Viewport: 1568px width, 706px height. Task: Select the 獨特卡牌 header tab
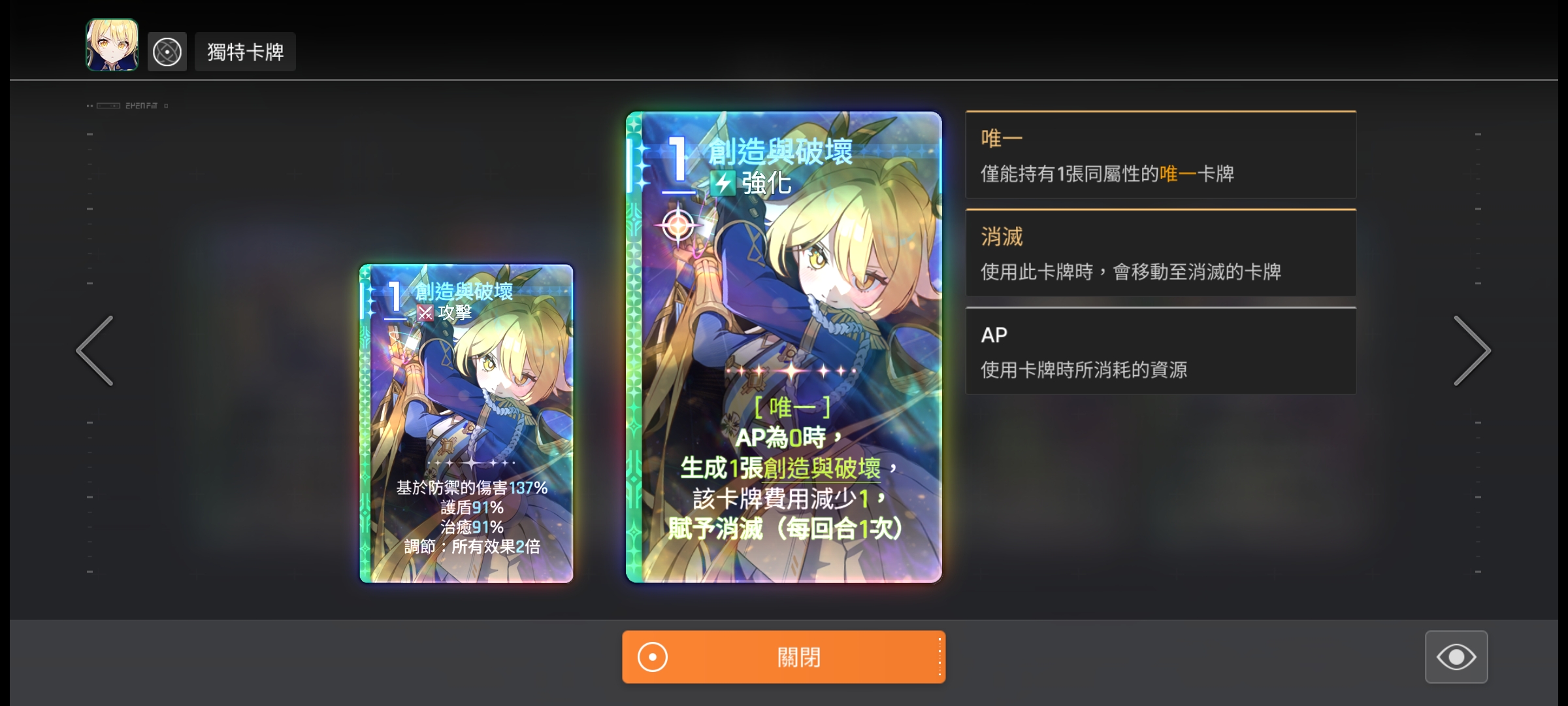pos(245,51)
